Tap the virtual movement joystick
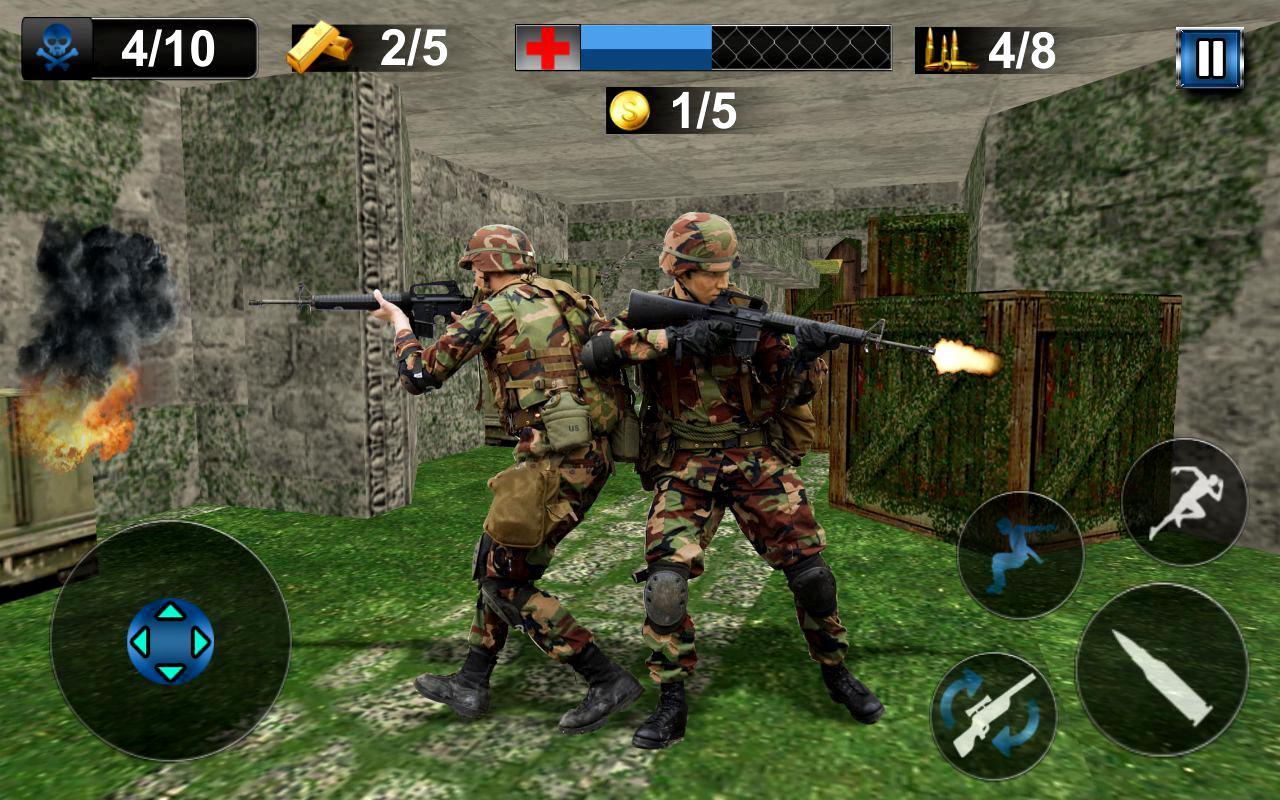This screenshot has height=800, width=1280. coord(171,641)
